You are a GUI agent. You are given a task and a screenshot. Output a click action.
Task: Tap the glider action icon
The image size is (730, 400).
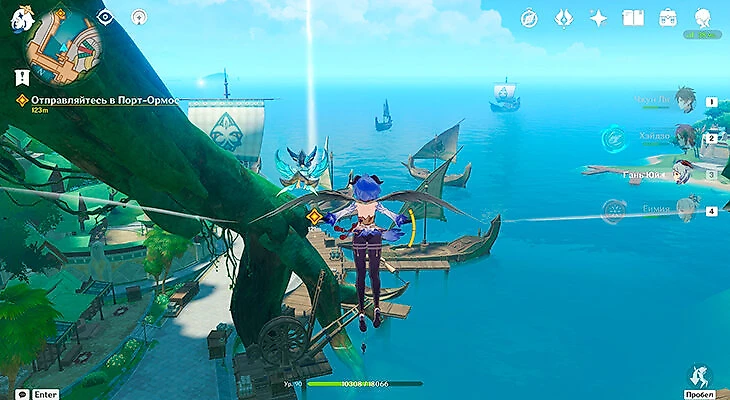701,375
